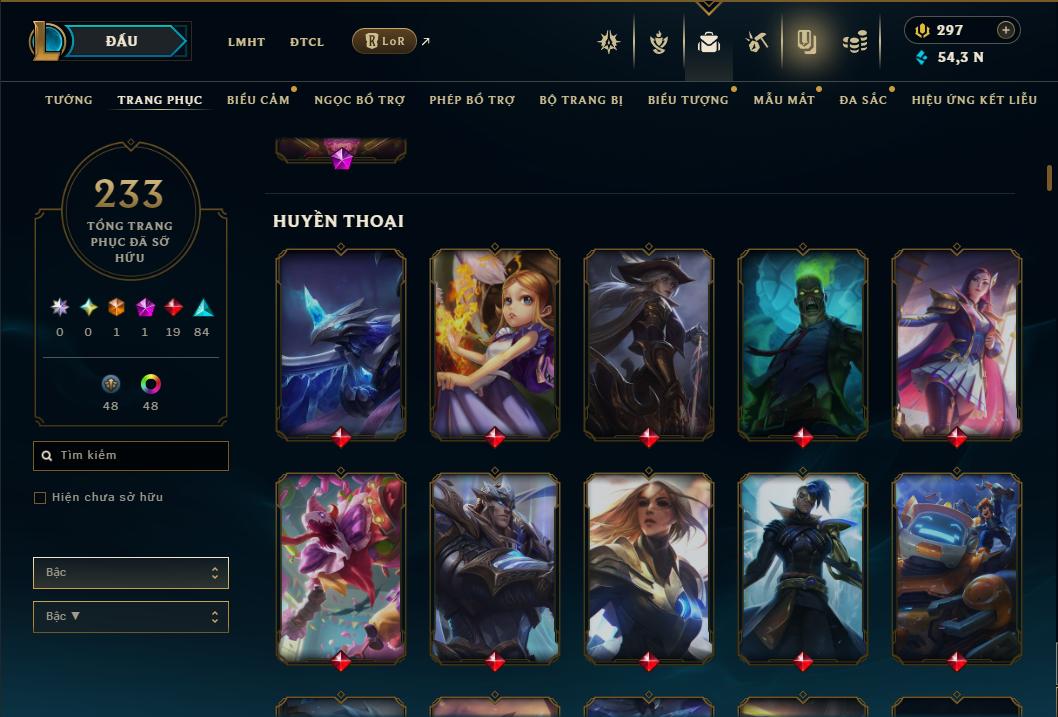Switch to the TƯỚNG champions tab
Image resolution: width=1058 pixels, height=717 pixels.
point(69,100)
